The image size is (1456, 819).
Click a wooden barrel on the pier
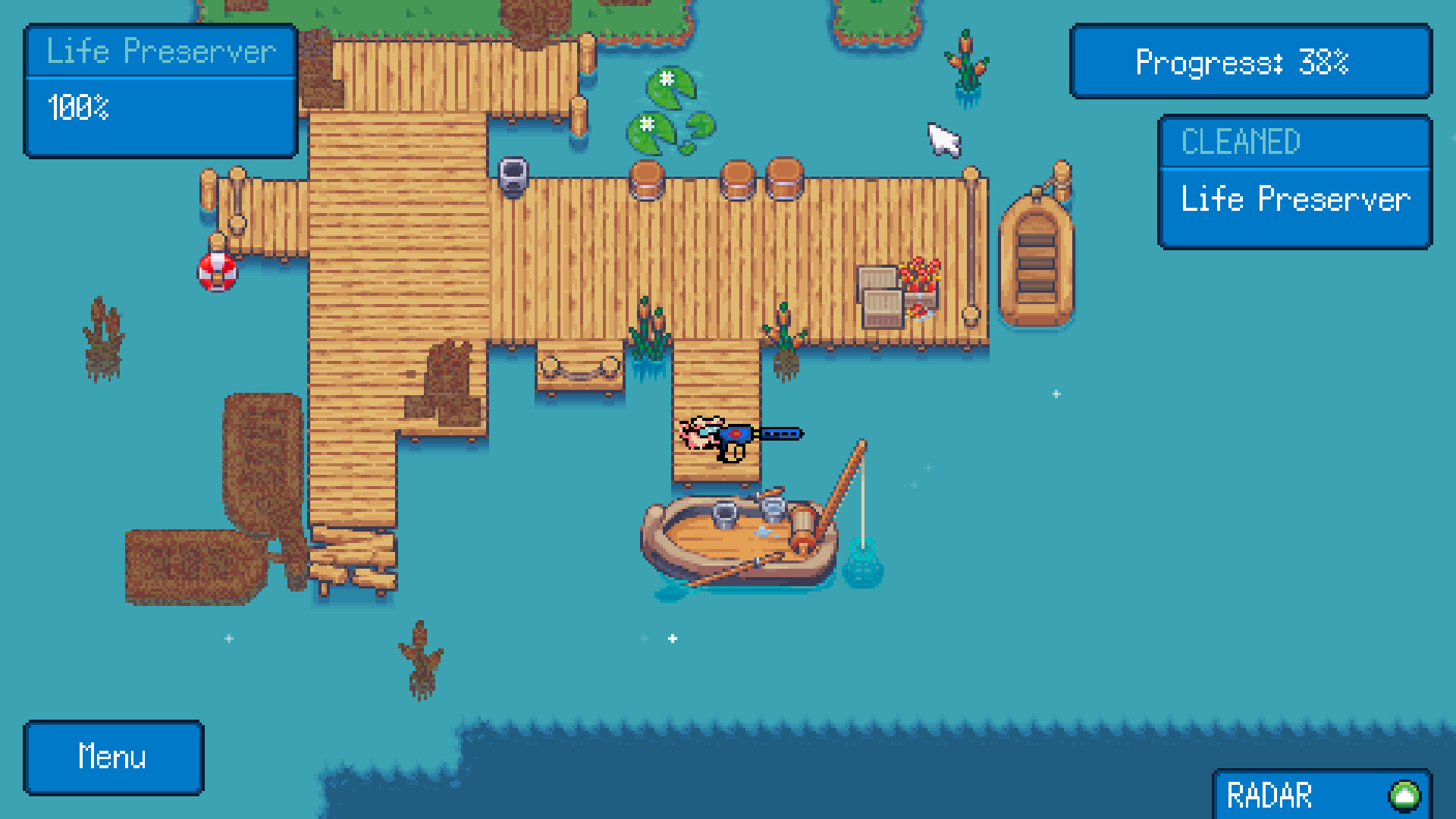pyautogui.click(x=648, y=177)
